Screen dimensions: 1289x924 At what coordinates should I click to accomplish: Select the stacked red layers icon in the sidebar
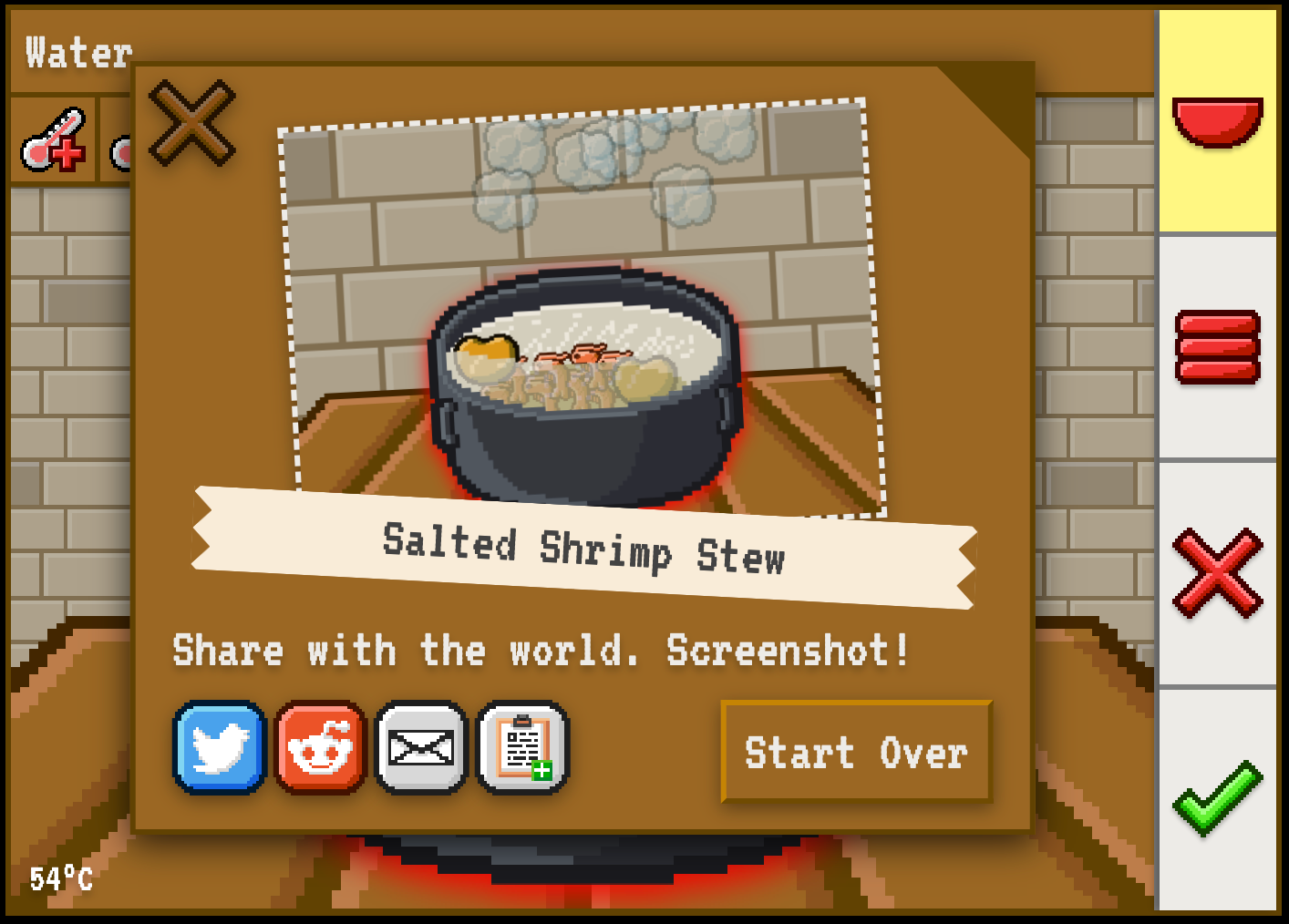[1220, 346]
